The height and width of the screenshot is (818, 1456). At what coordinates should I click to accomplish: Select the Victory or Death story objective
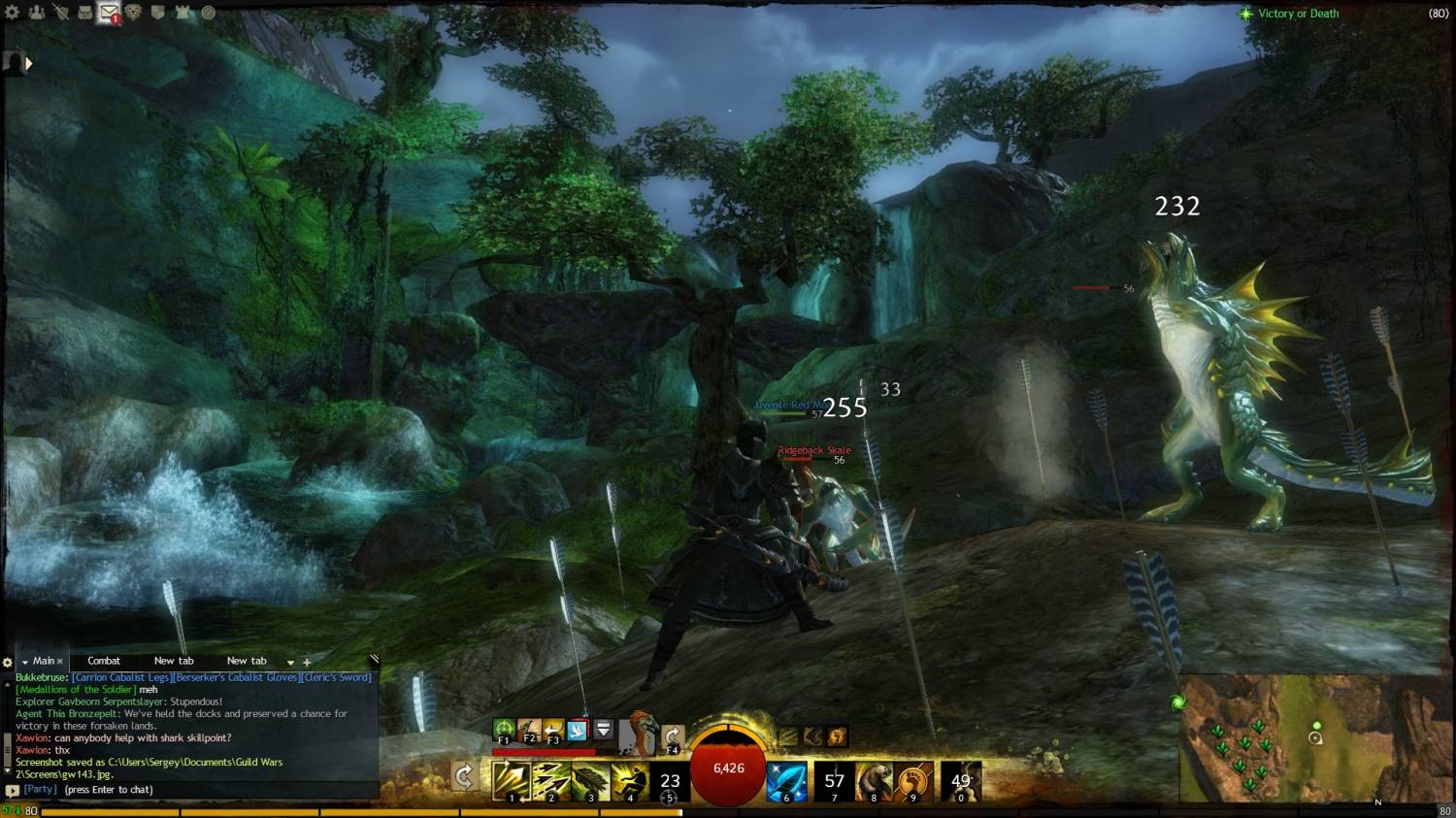[1297, 14]
